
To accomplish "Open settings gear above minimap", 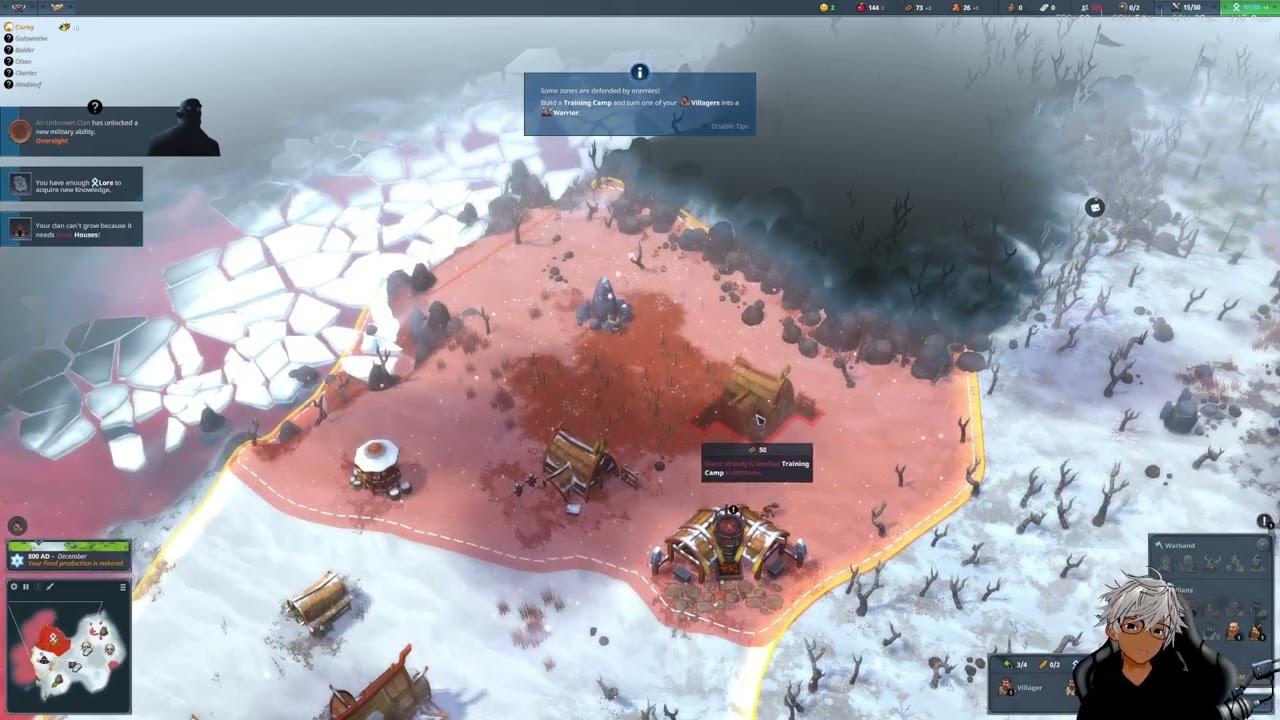I will [x=14, y=587].
